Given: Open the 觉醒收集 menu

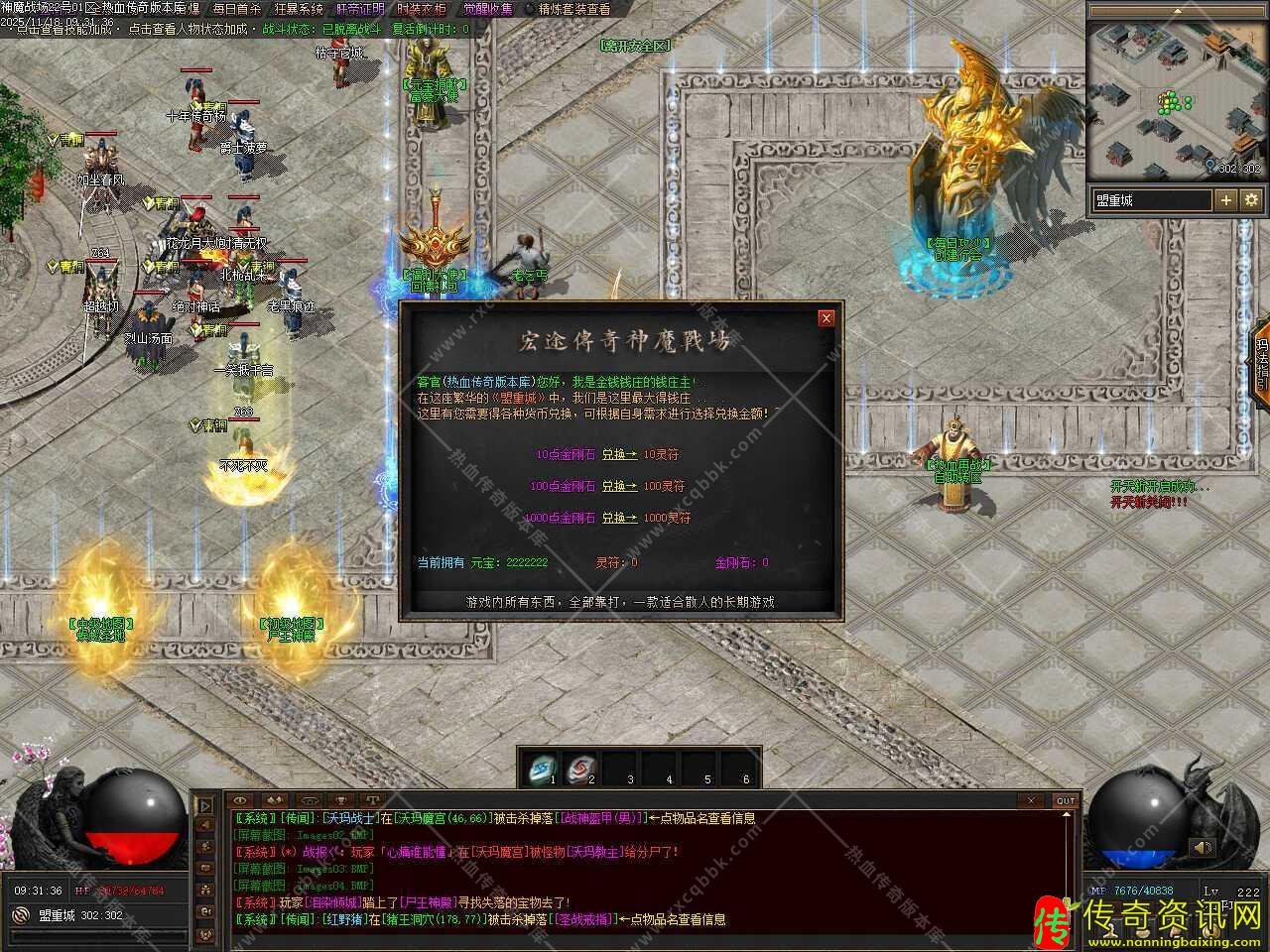Looking at the screenshot, I should click(x=488, y=9).
